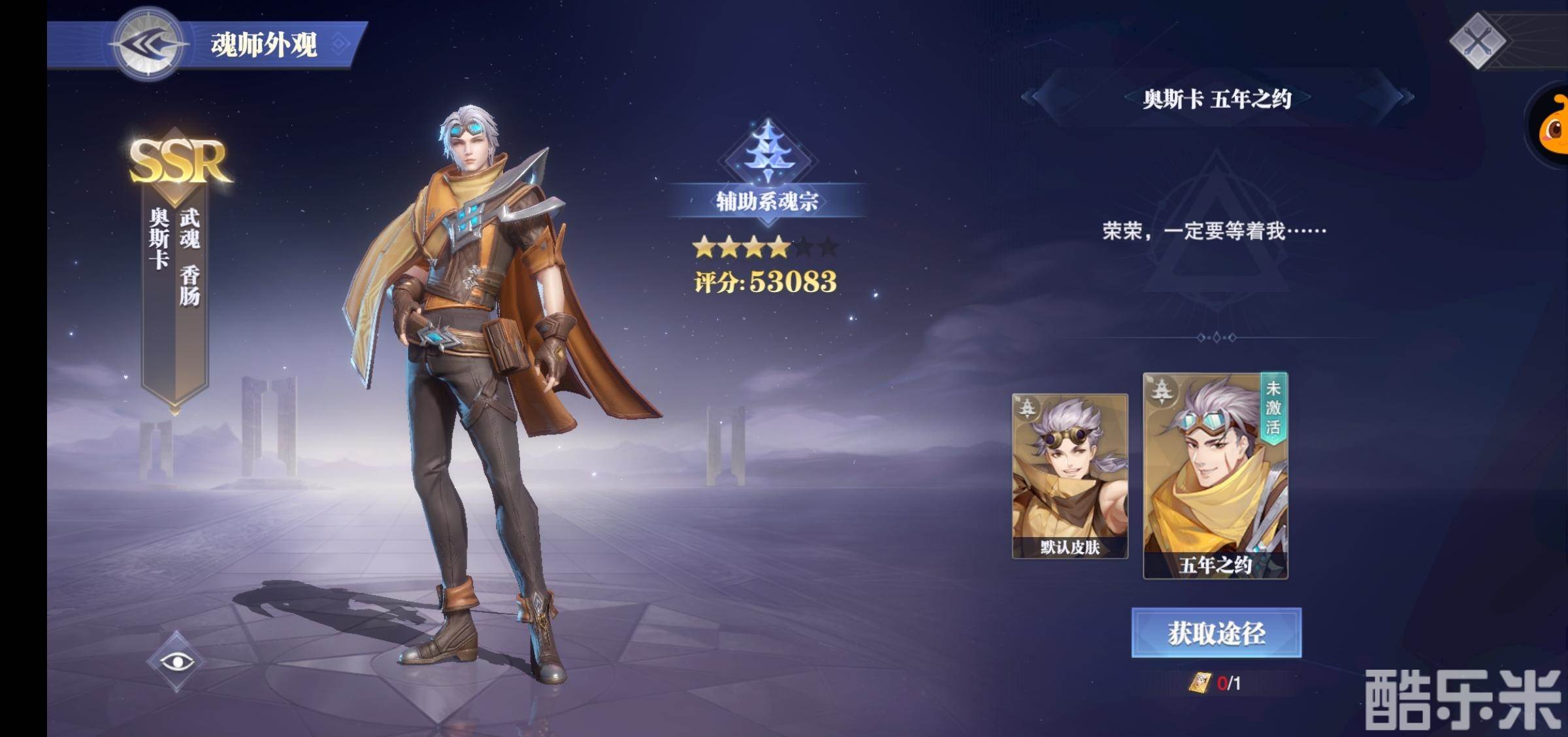Screen dimensions: 1568x737
Task: Go back using the arrow emblem button
Action: (148, 44)
